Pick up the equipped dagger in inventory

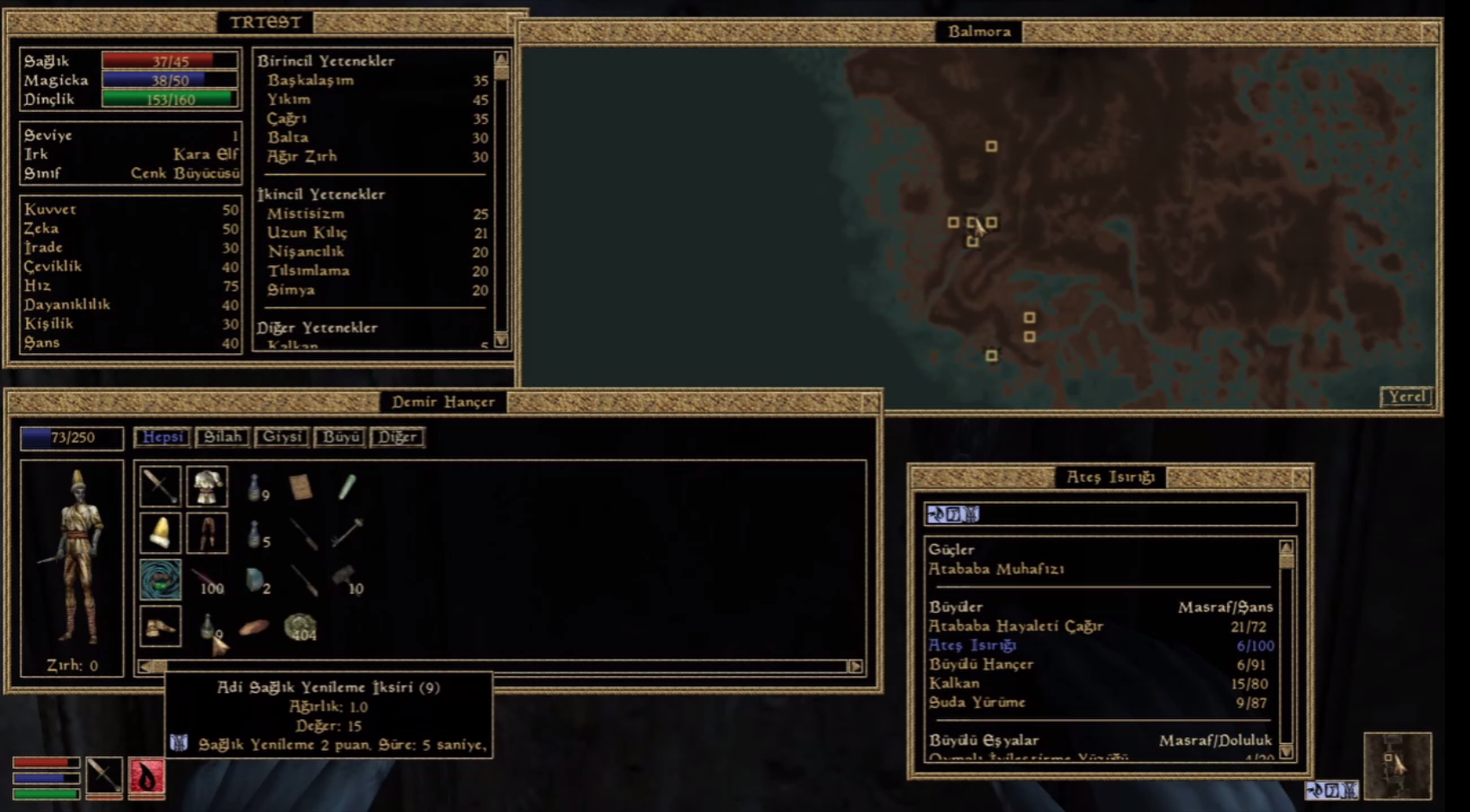tap(160, 487)
